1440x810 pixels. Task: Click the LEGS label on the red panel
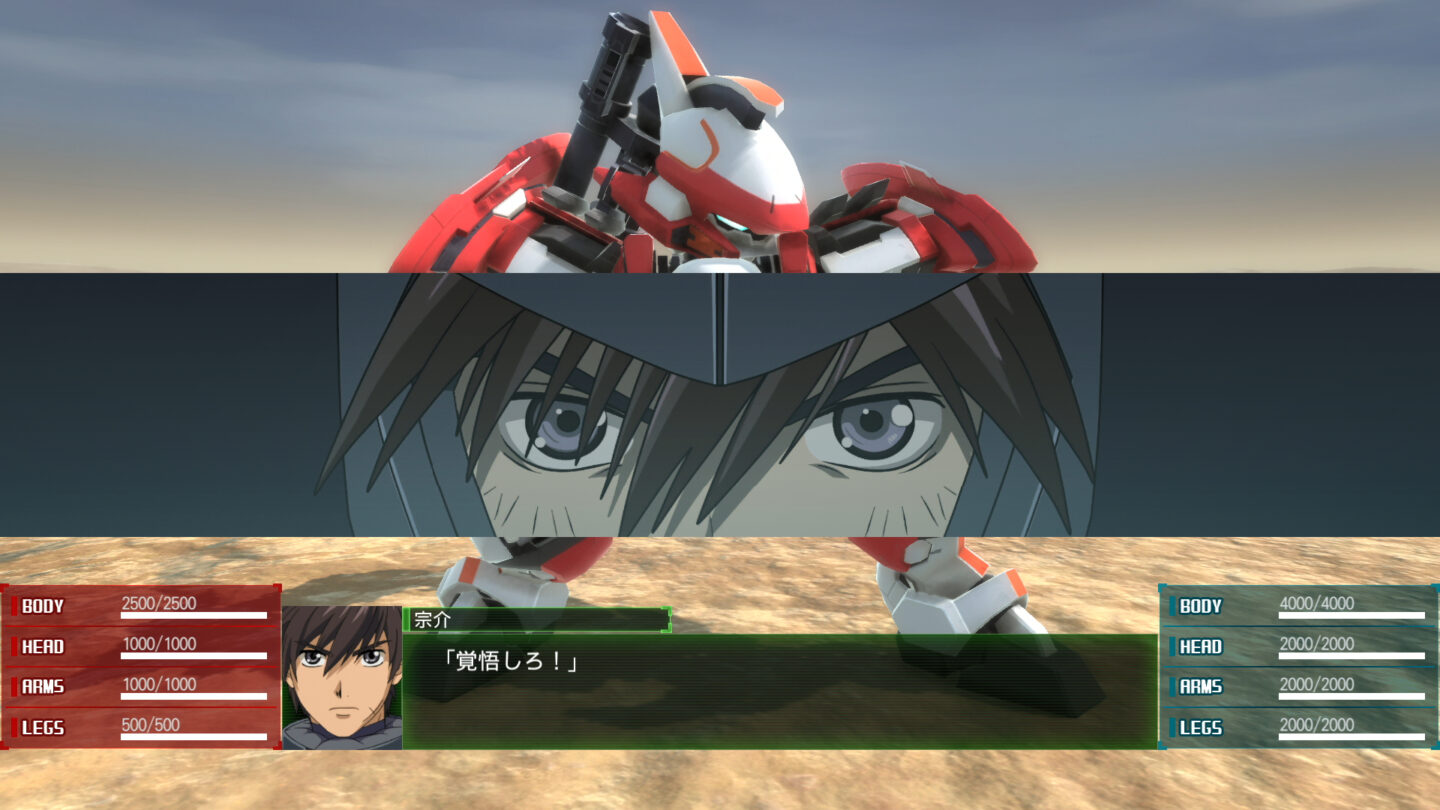[x=45, y=728]
